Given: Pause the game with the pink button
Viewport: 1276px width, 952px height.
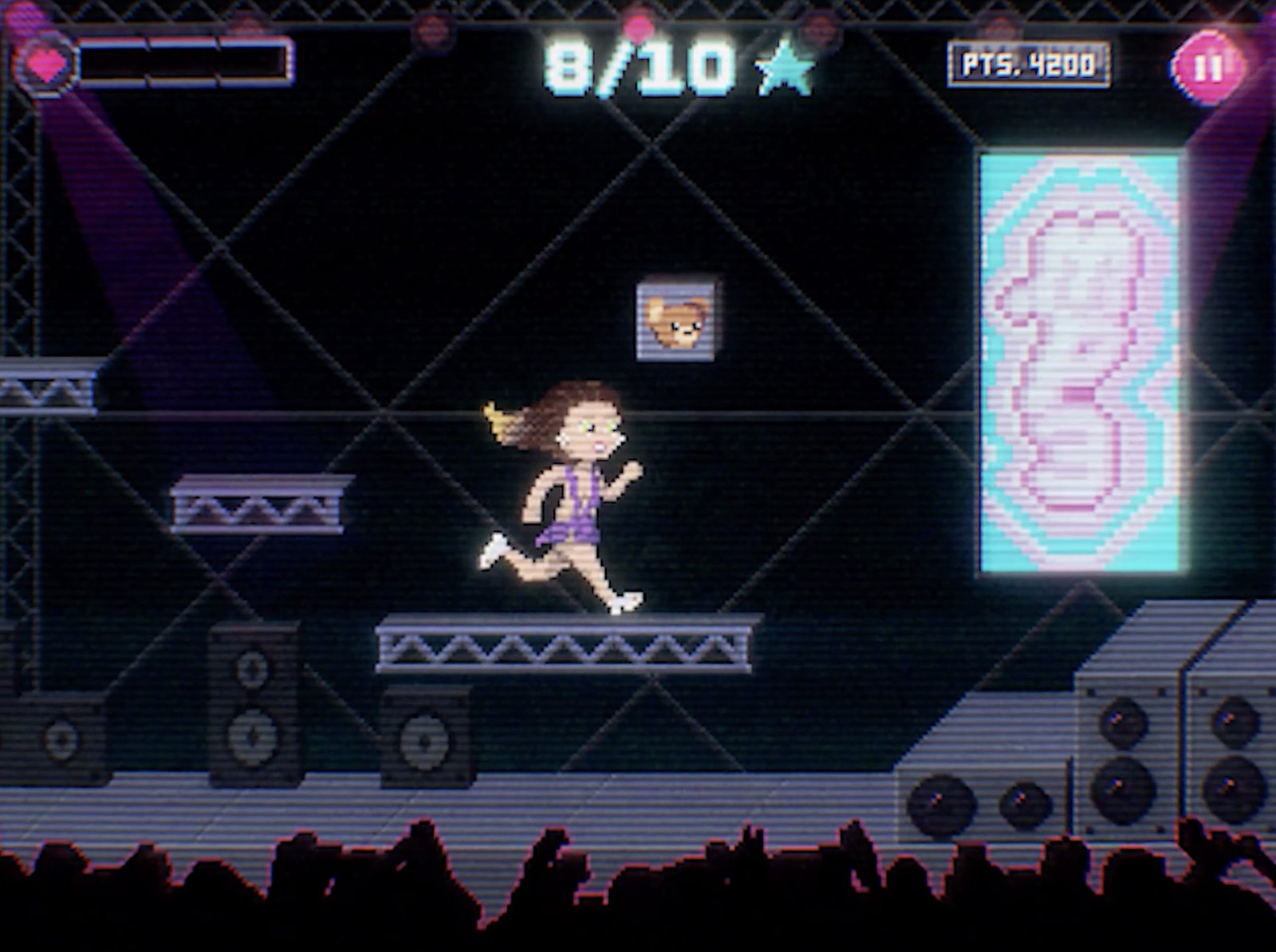Looking at the screenshot, I should pos(1207,67).
